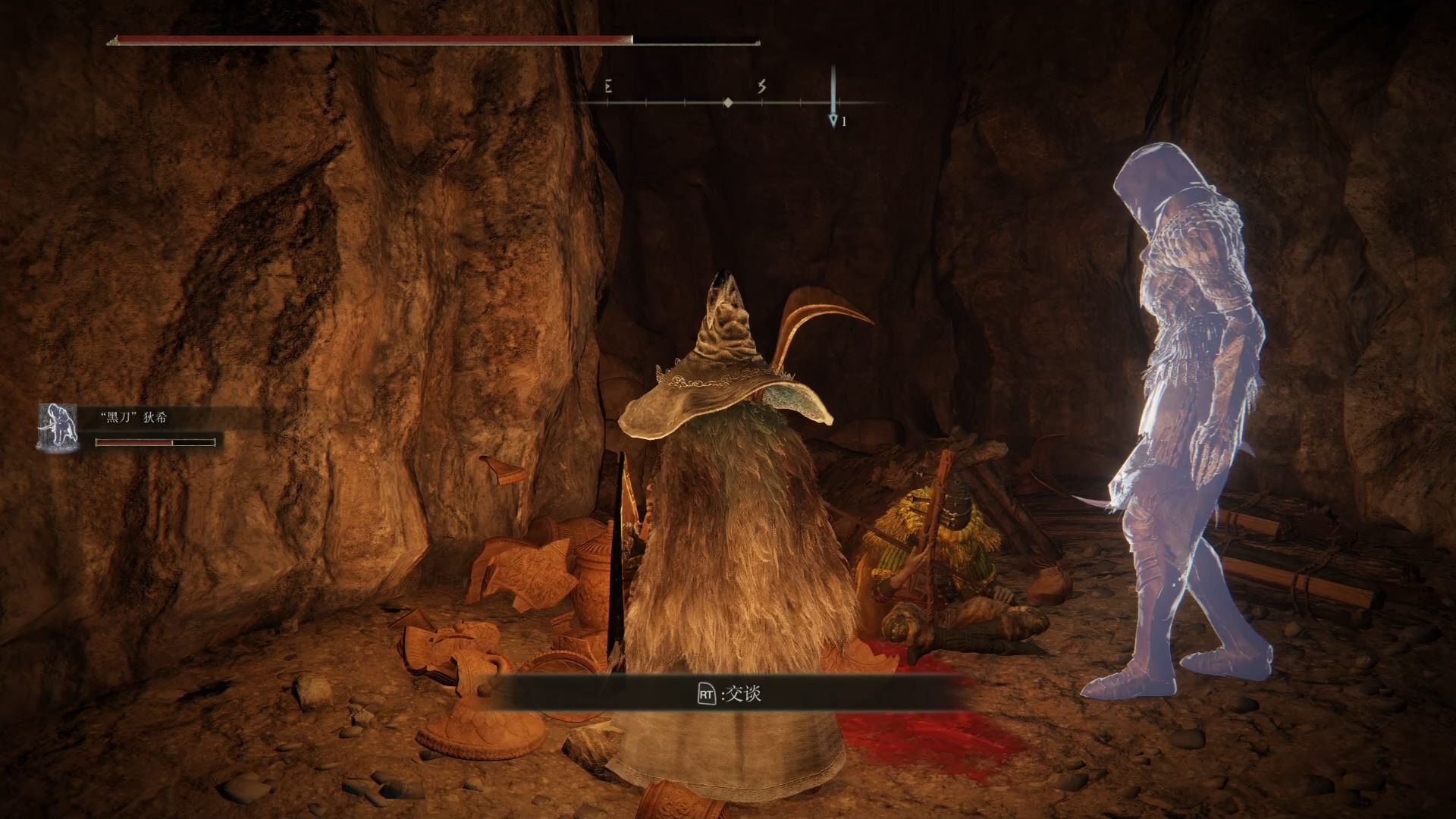The image size is (1456, 819).
Task: Click the Black Knife Tiche summon portrait
Action: pos(58,428)
